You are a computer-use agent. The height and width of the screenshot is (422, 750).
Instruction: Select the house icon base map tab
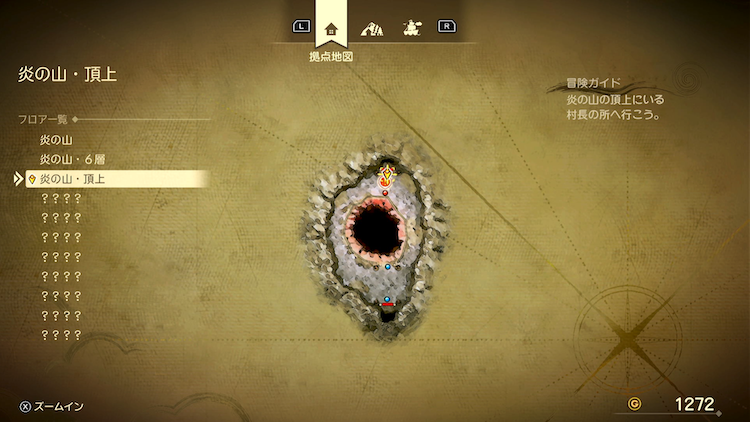[332, 27]
